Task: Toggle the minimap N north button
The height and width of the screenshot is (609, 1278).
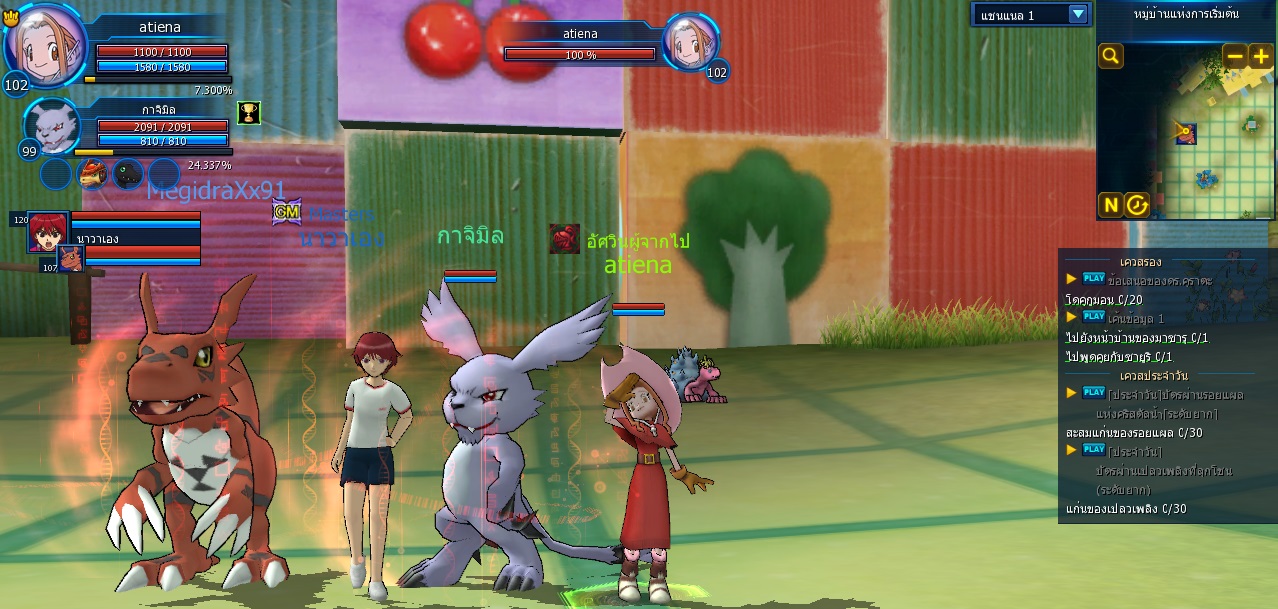Action: pos(1110,205)
